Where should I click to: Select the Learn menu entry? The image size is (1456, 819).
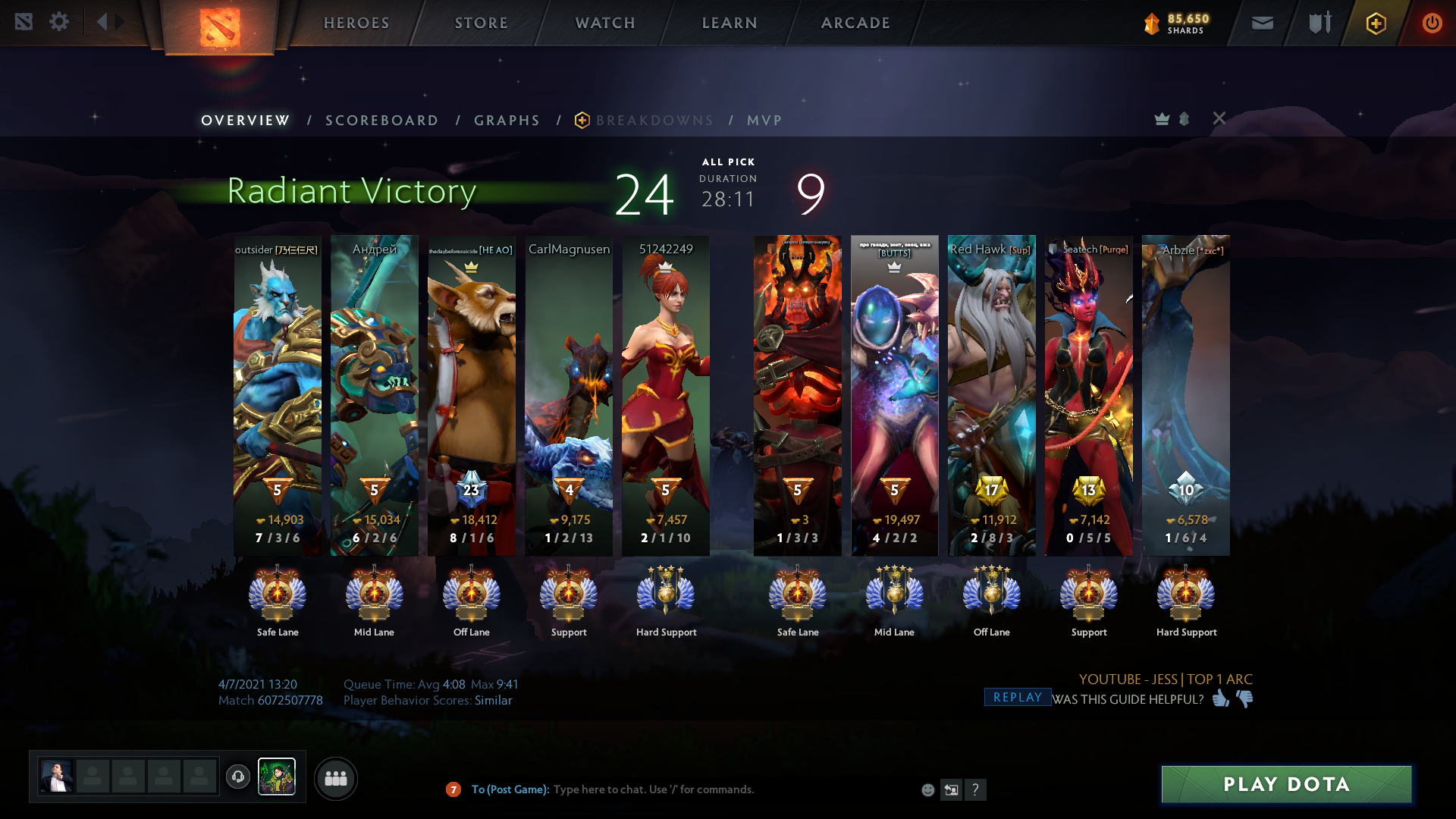coord(730,23)
